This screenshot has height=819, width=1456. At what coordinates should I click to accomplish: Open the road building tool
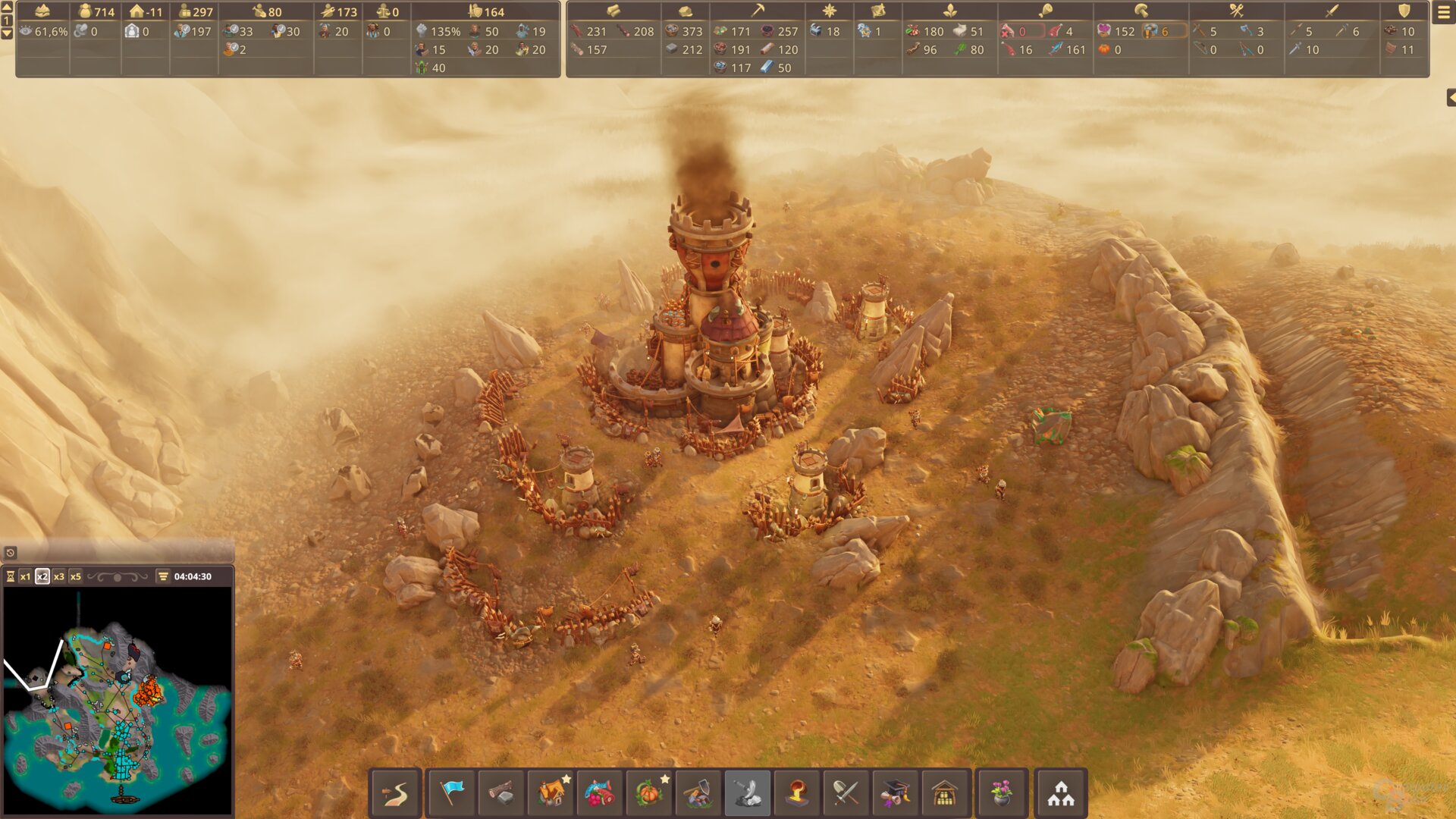click(x=395, y=793)
